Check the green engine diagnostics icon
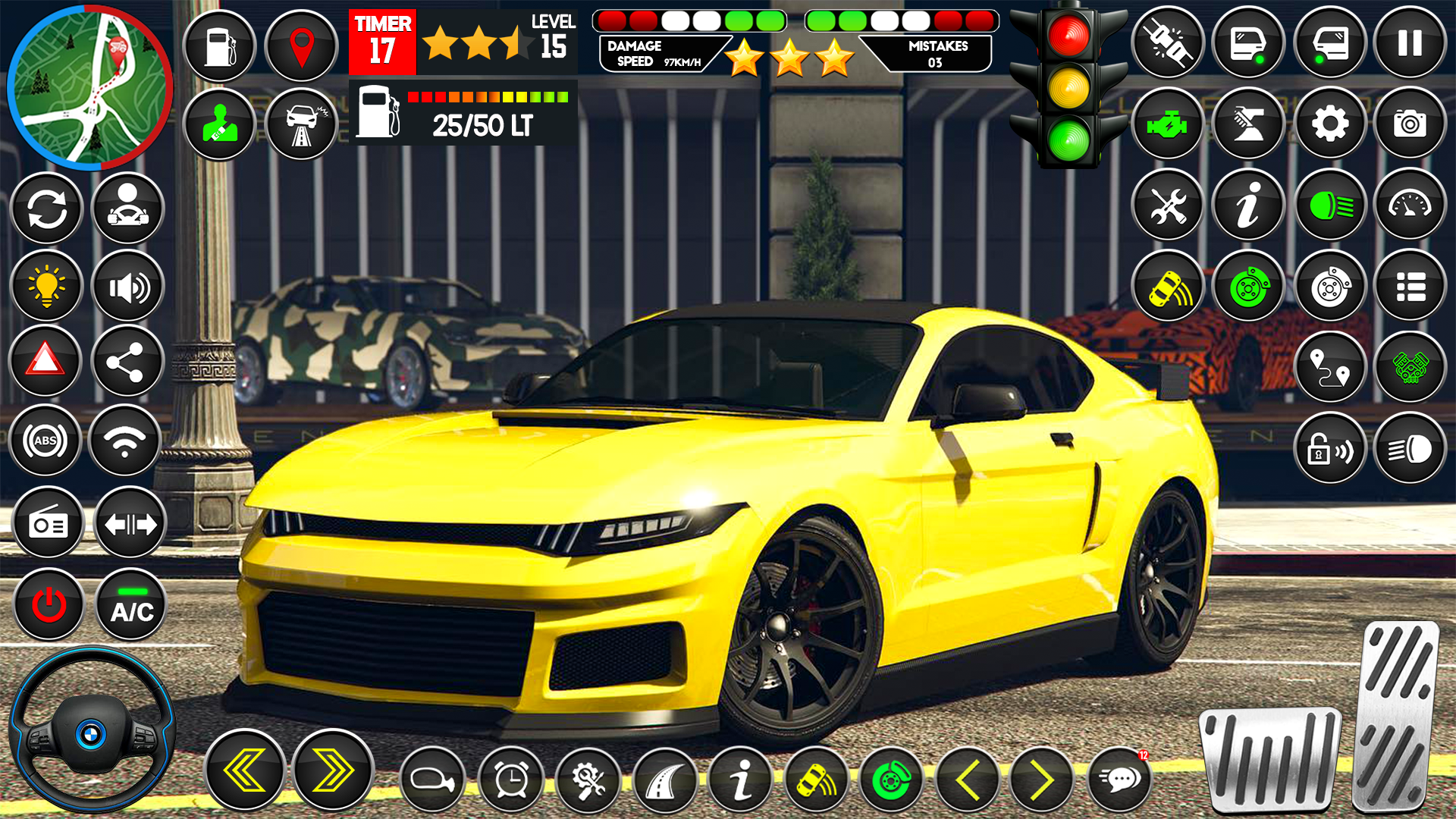This screenshot has height=819, width=1456. pos(1166,124)
